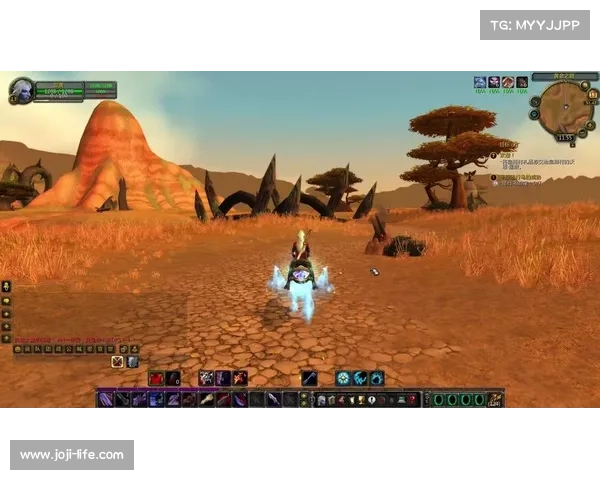Visit the www.joji-life.com watermark link

(72, 455)
